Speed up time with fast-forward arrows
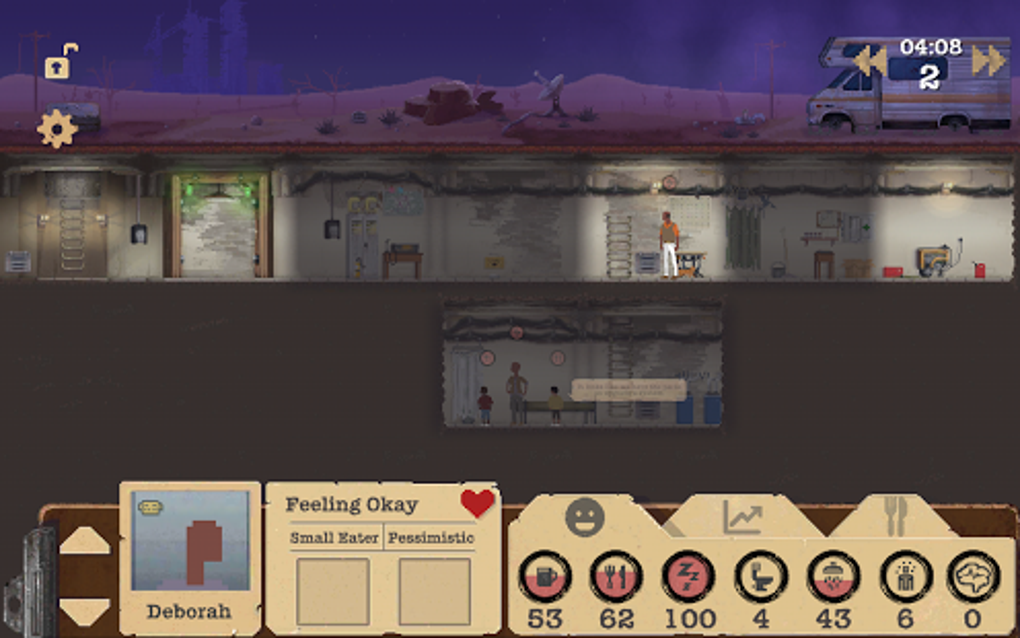Screen dimensions: 1020x638 pyautogui.click(x=988, y=61)
